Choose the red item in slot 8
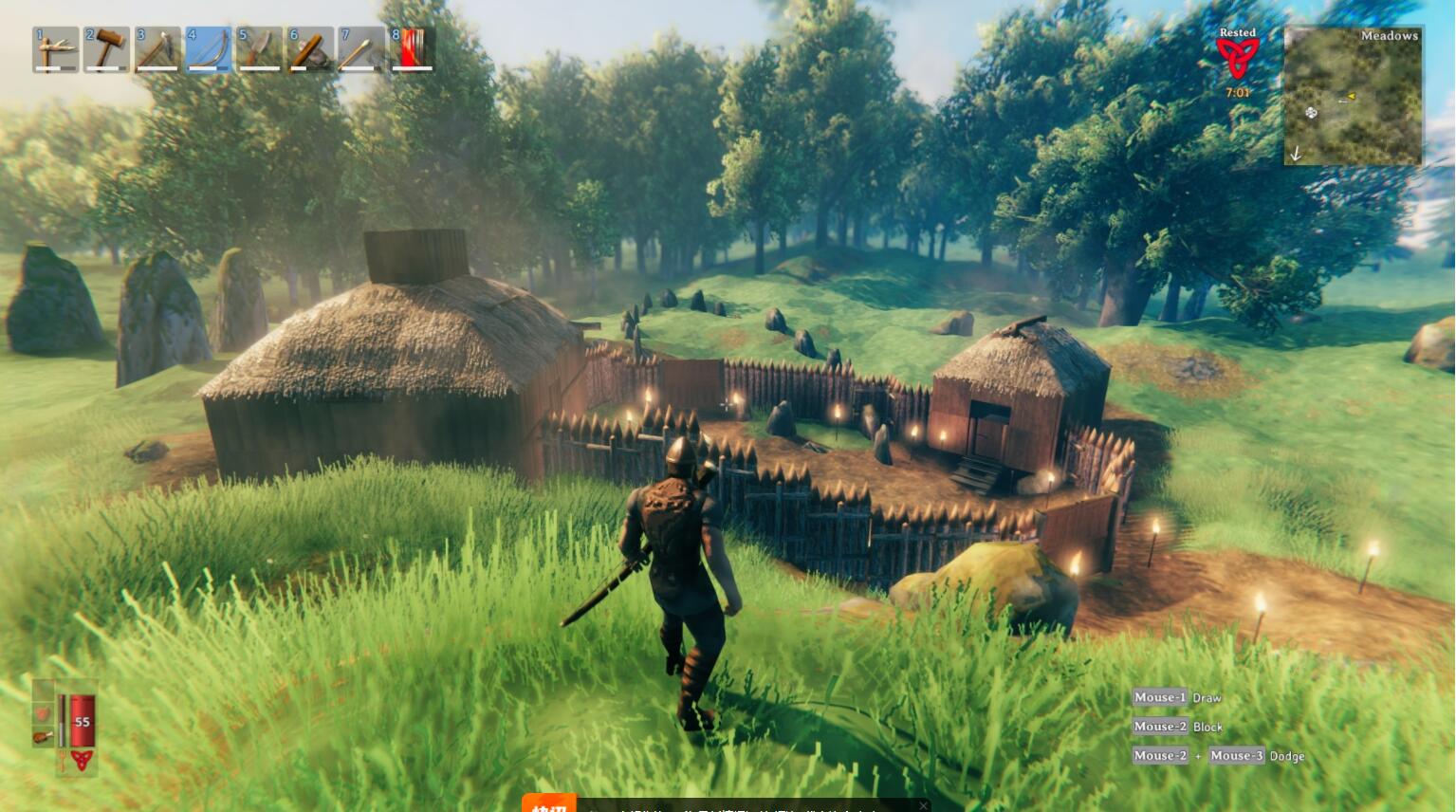 tap(413, 49)
